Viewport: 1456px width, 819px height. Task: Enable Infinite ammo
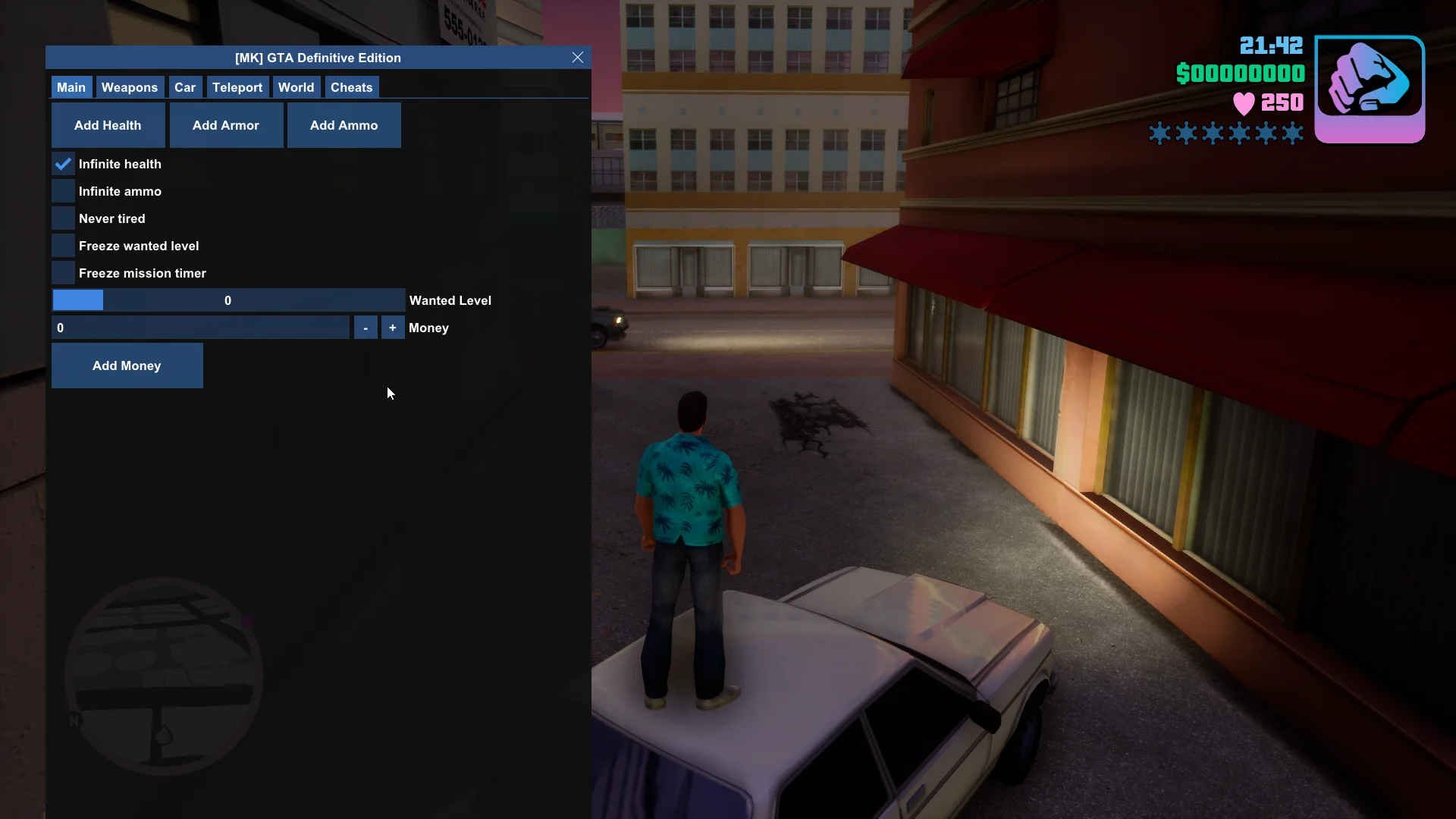62,191
